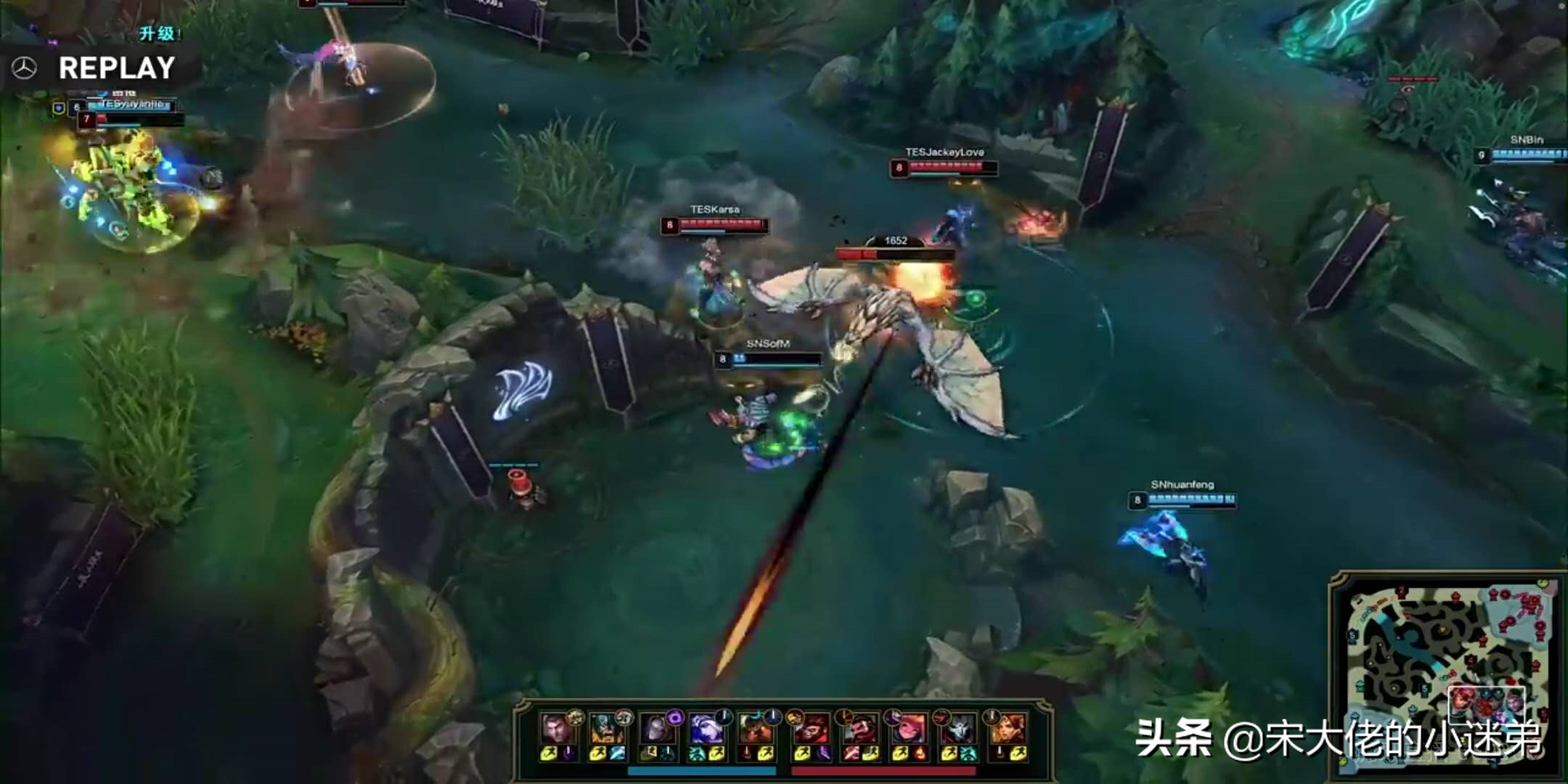Image resolution: width=1568 pixels, height=784 pixels.
Task: Click the Baron pit marker on the minimap
Action: pyautogui.click(x=1442, y=629)
